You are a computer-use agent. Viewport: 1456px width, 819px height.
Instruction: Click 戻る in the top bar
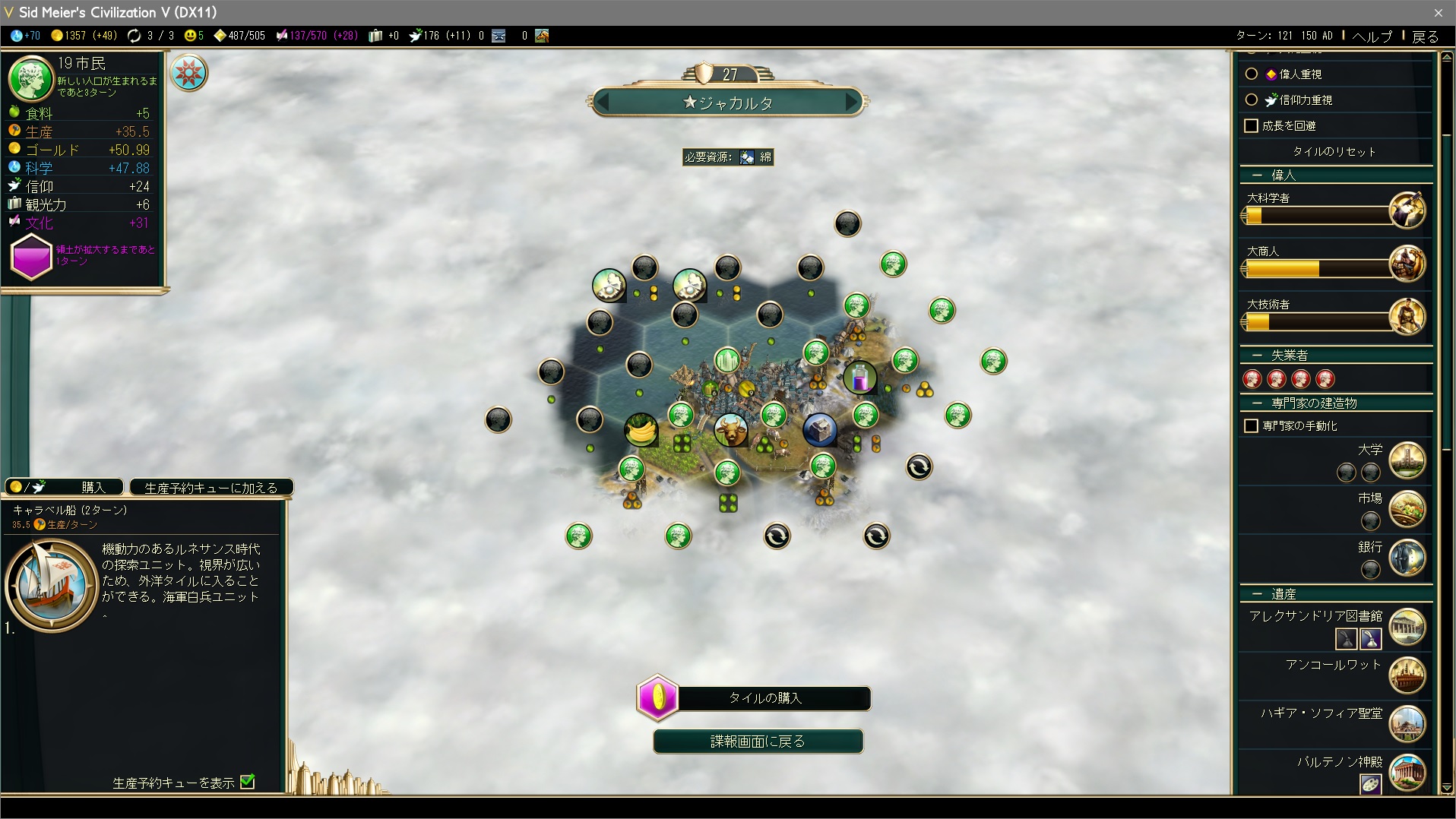coord(1426,36)
